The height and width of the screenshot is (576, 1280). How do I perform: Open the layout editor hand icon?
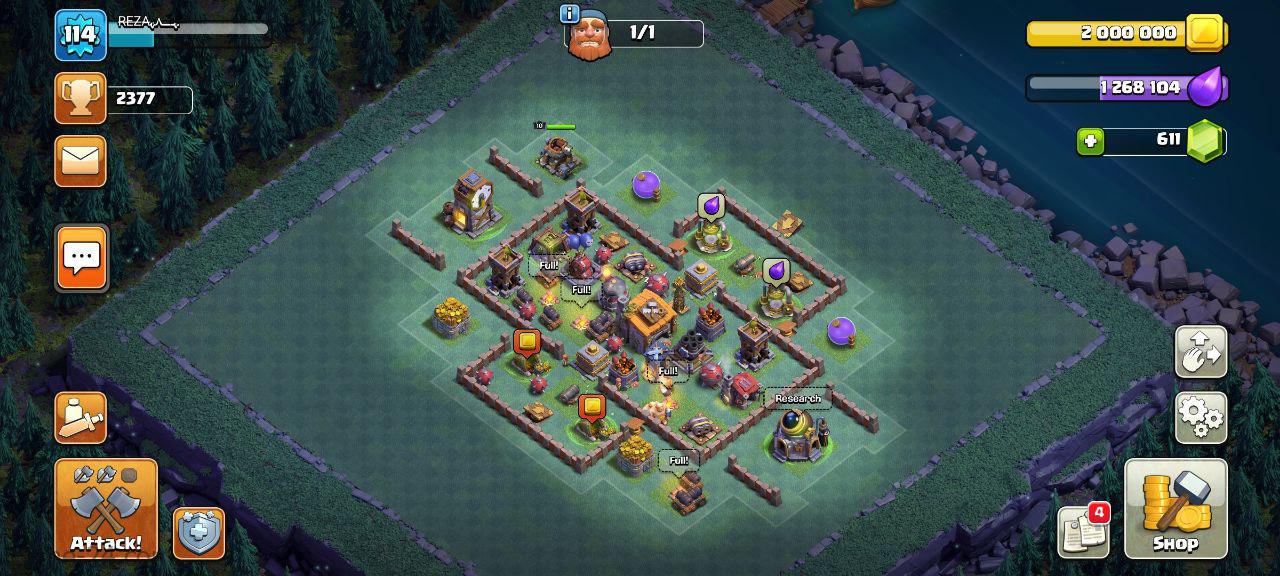point(1201,351)
